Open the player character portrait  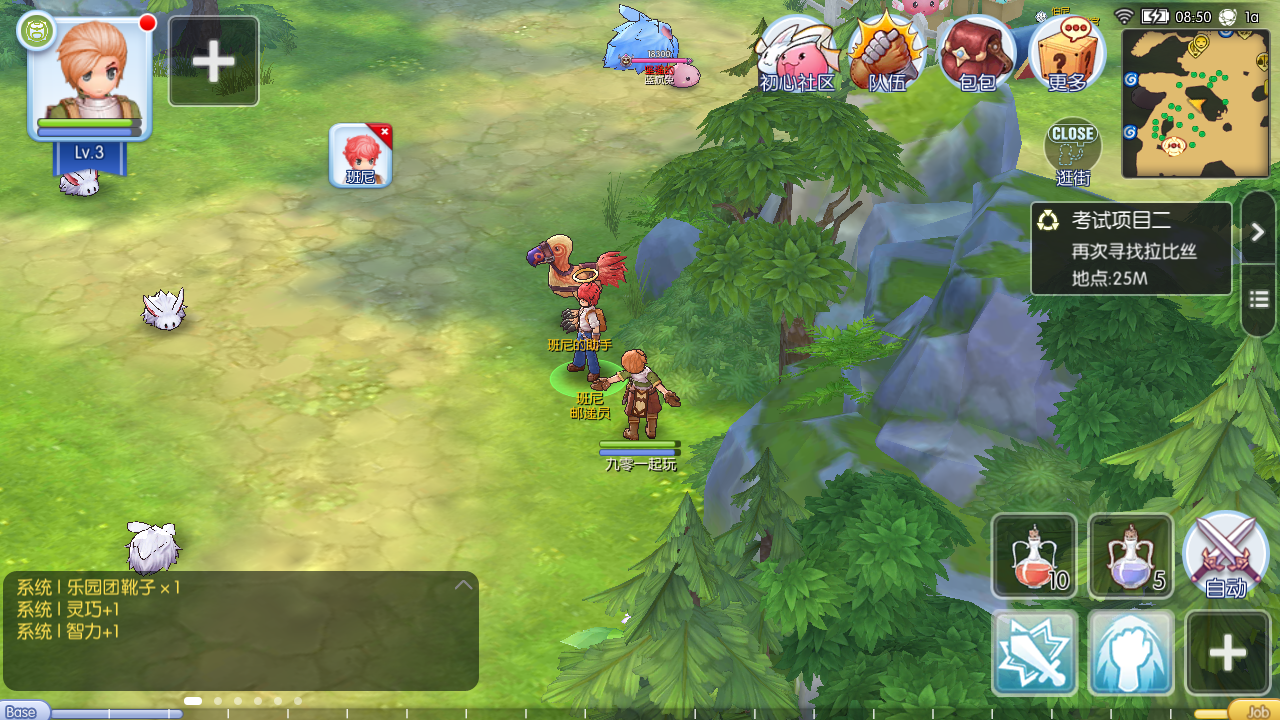coord(90,78)
